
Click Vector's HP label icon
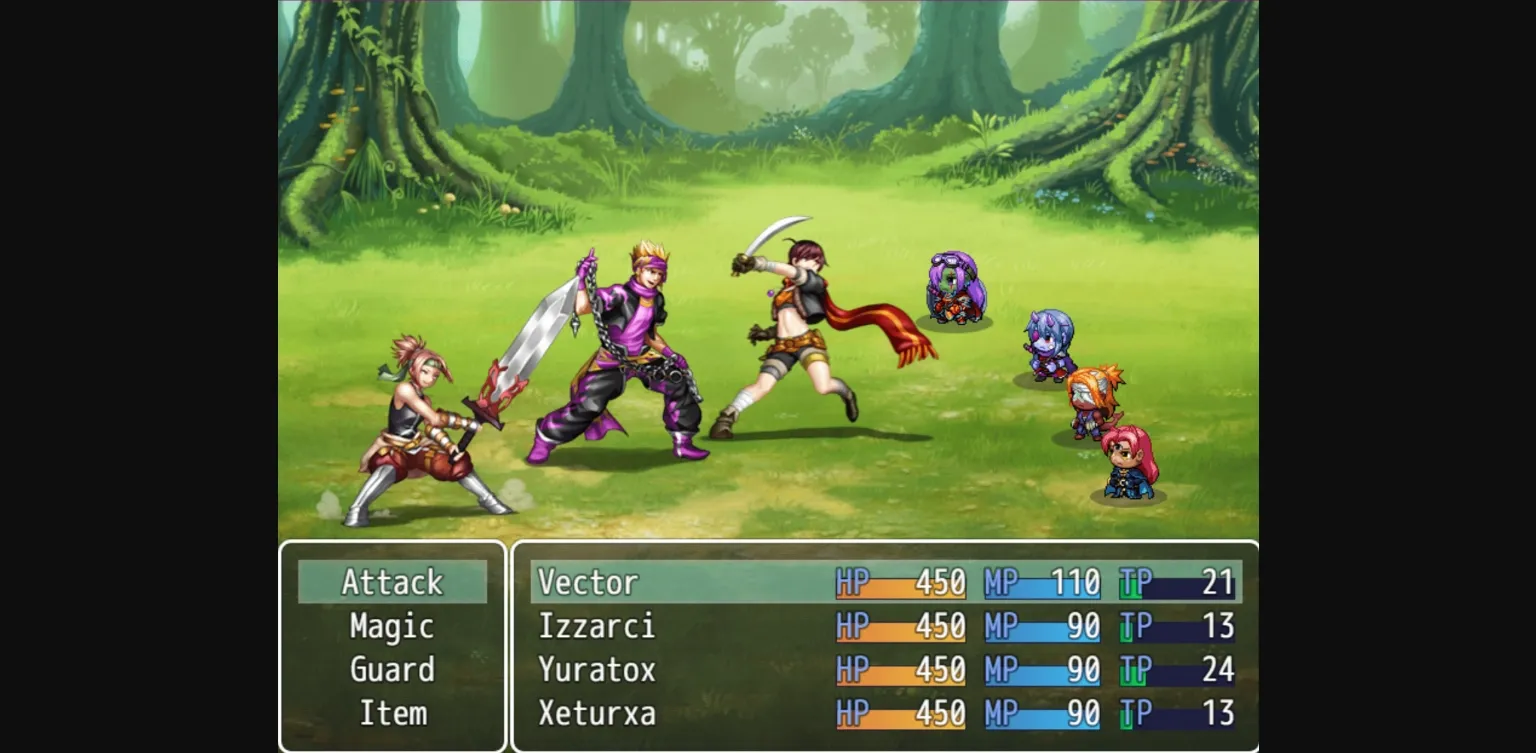855,581
